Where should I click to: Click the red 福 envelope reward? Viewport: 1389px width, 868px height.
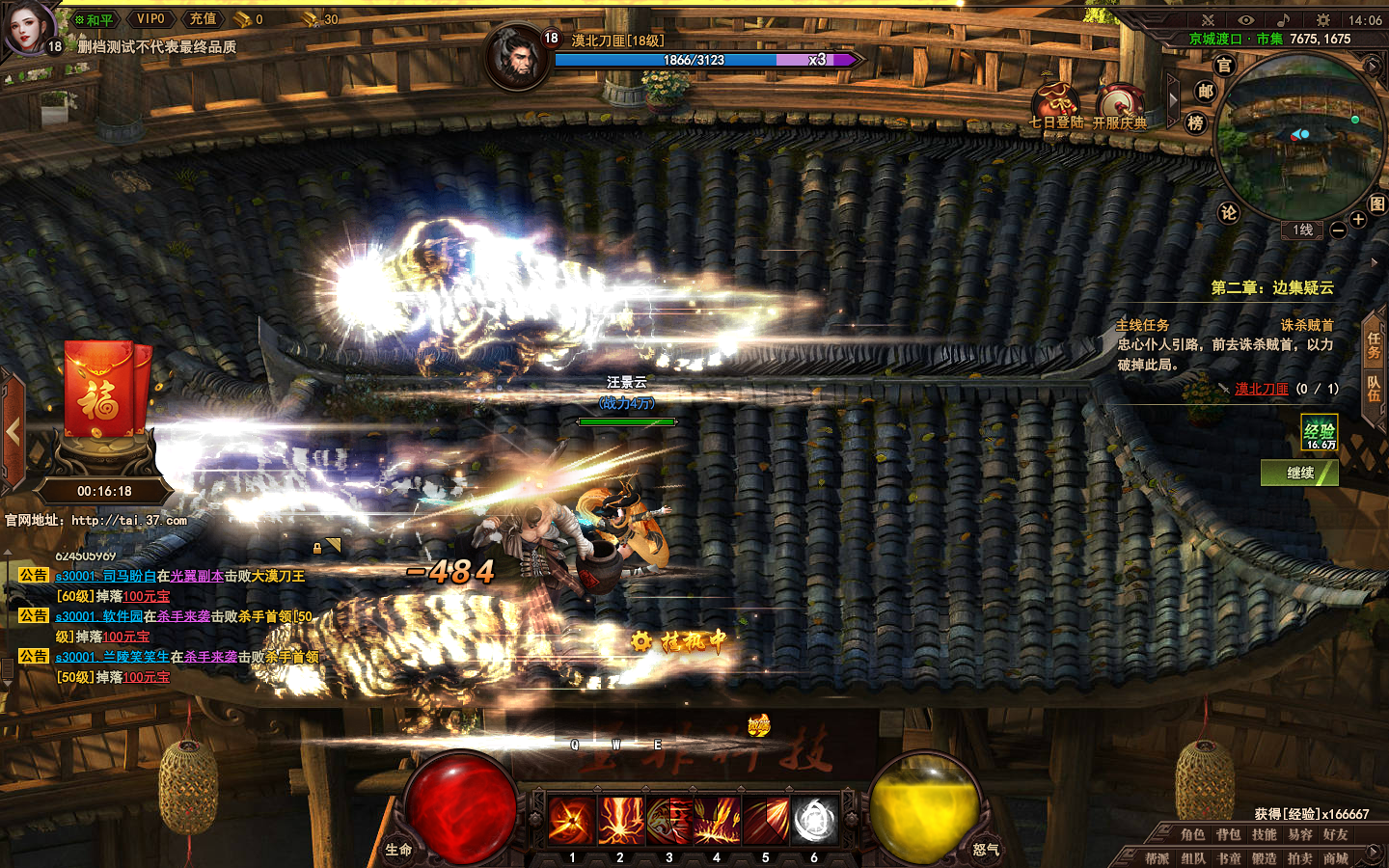pyautogui.click(x=104, y=391)
